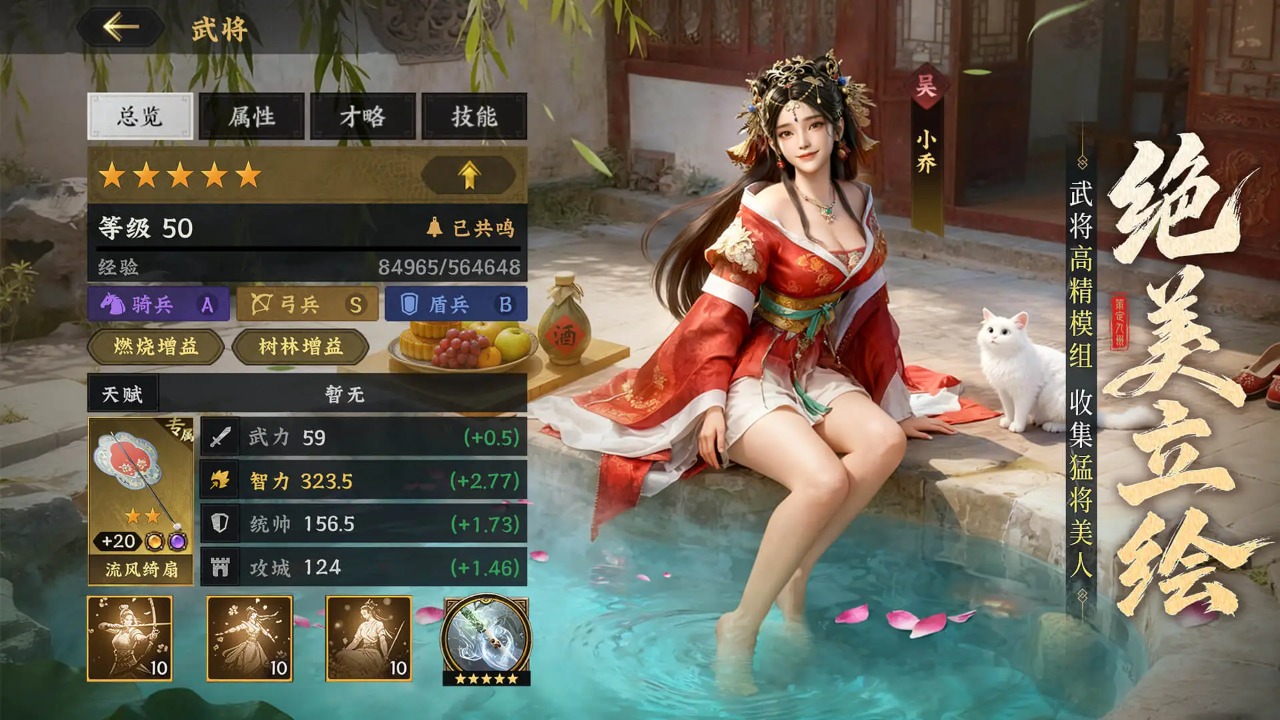Switch to the 技能 tab

tap(475, 117)
